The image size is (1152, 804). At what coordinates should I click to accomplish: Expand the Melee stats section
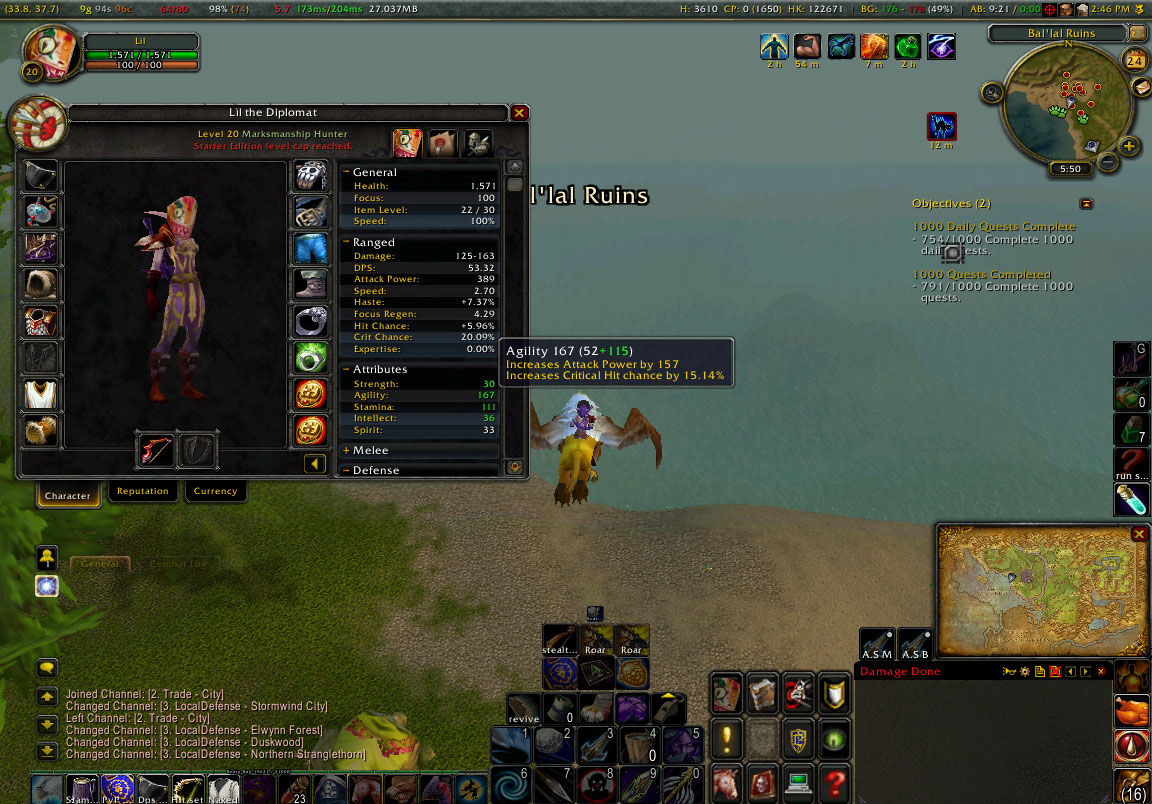coord(347,451)
